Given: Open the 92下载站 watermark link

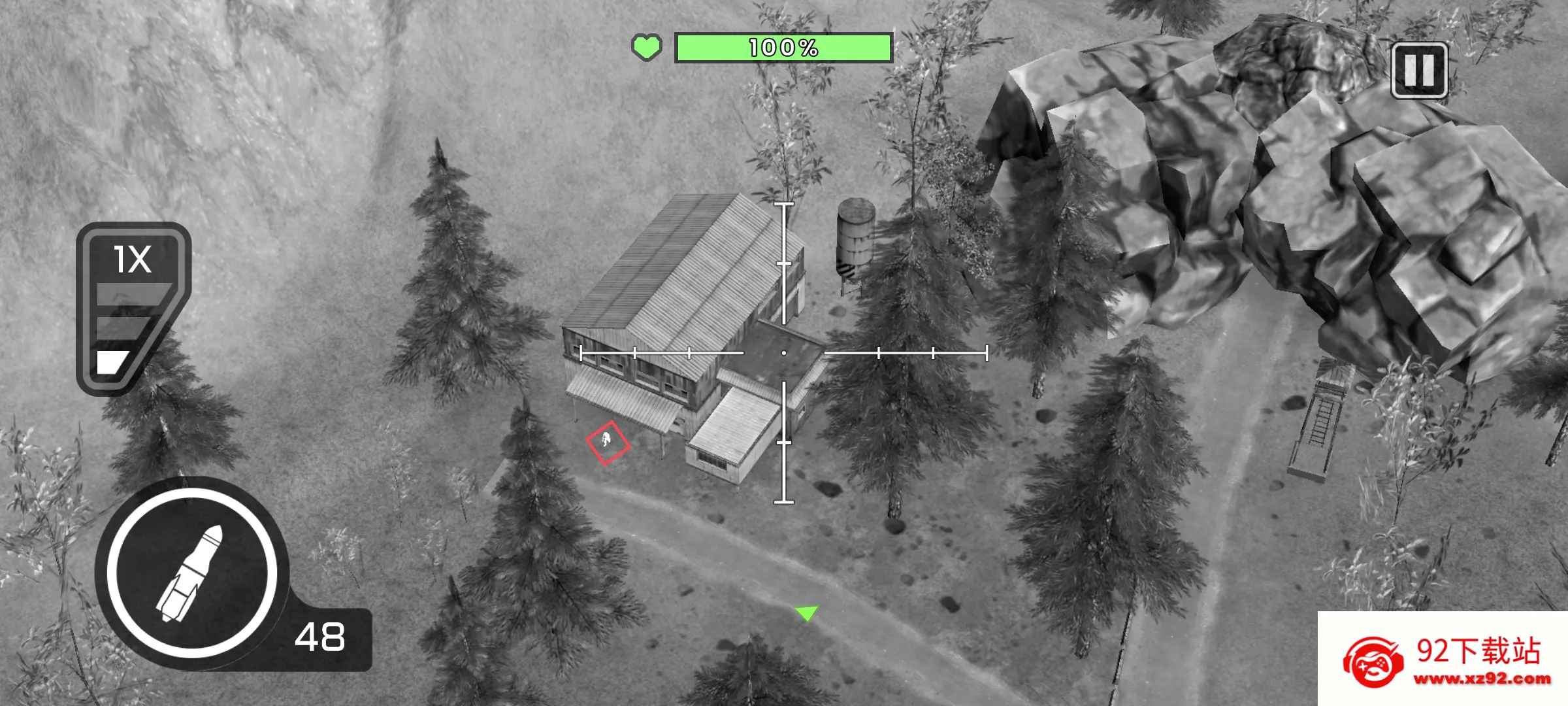Looking at the screenshot, I should coord(1443,659).
